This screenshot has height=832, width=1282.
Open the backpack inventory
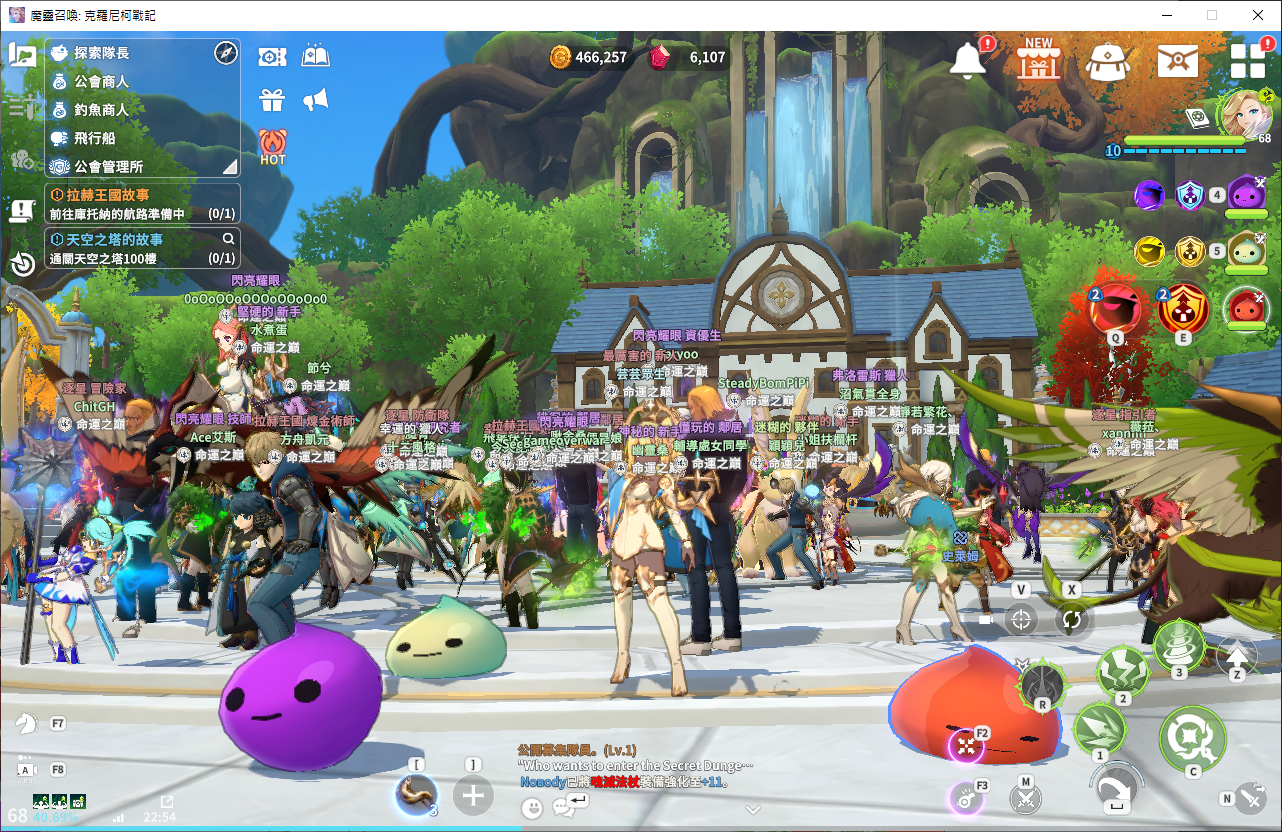click(x=1107, y=61)
